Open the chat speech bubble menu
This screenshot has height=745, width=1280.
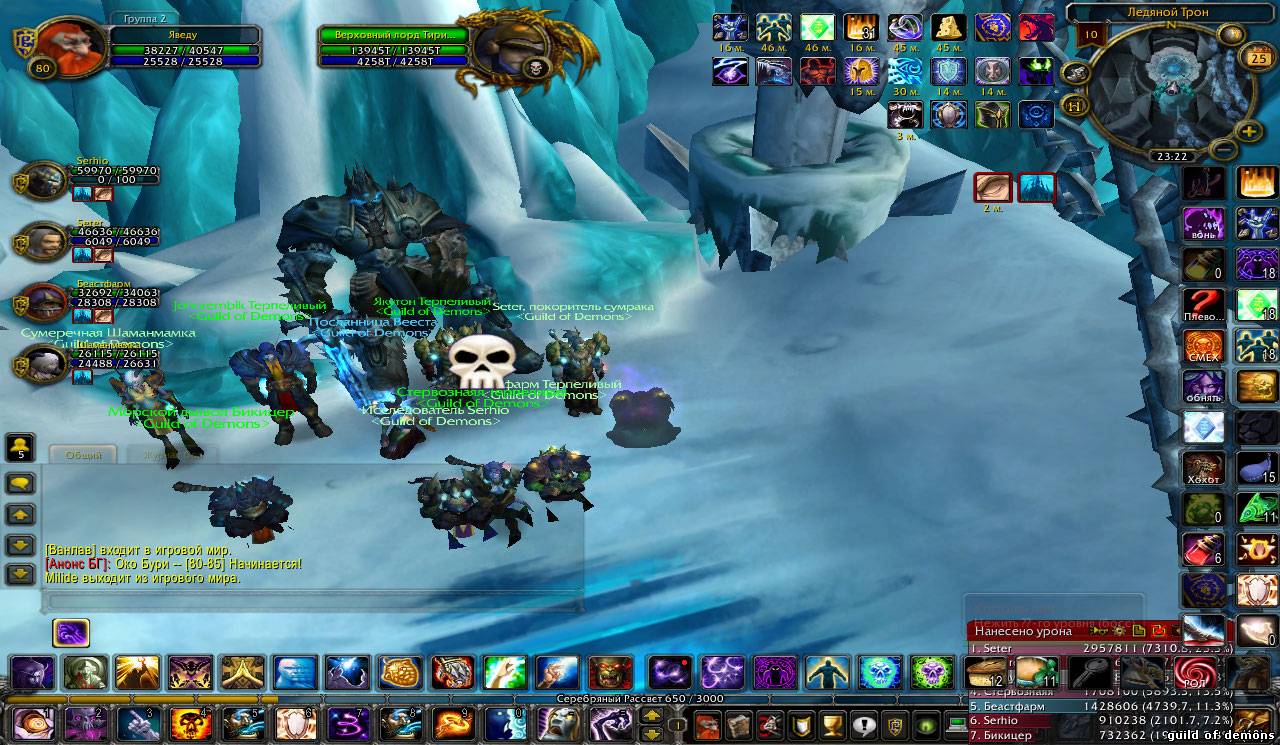pyautogui.click(x=21, y=484)
